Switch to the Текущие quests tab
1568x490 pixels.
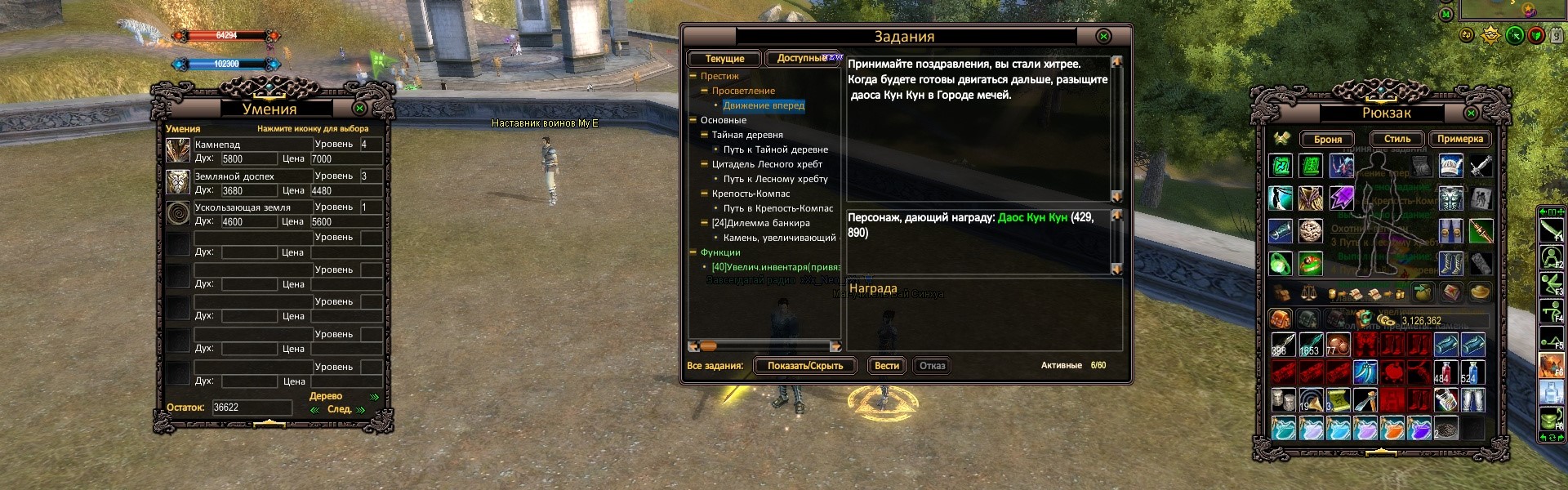724,59
